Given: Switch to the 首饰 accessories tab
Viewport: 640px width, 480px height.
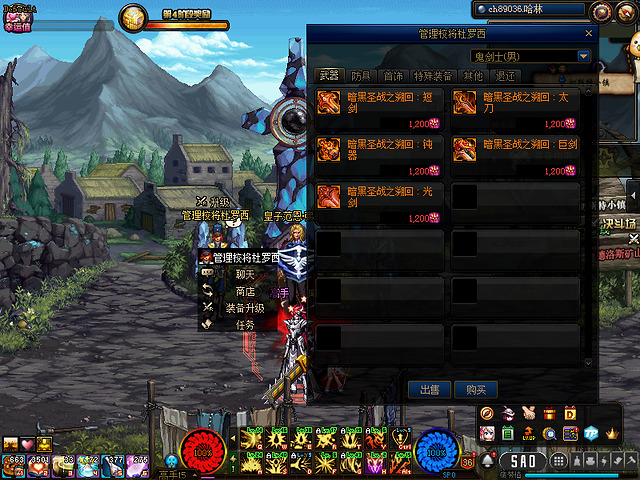Looking at the screenshot, I should (x=393, y=76).
